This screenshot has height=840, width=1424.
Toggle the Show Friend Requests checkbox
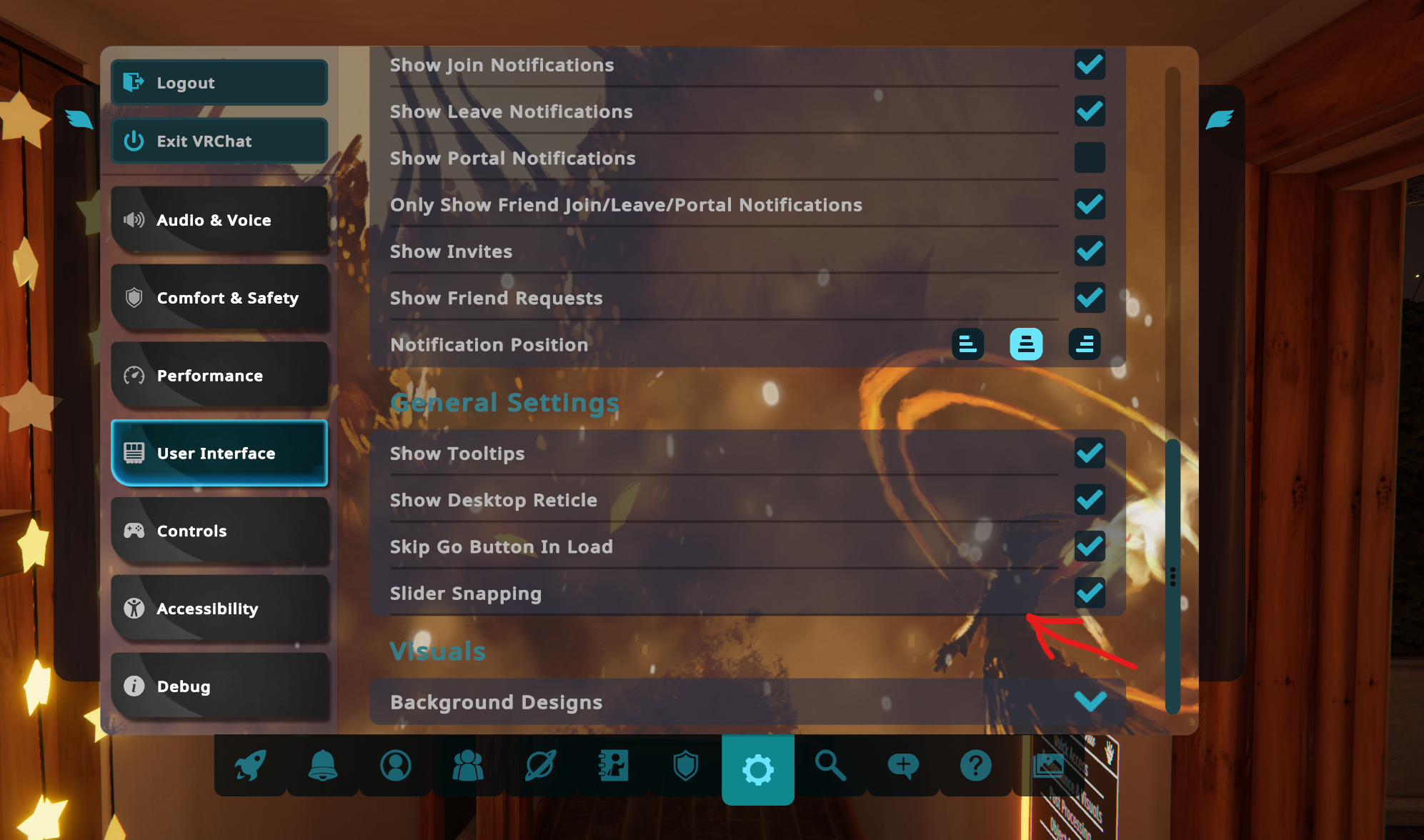pos(1089,298)
